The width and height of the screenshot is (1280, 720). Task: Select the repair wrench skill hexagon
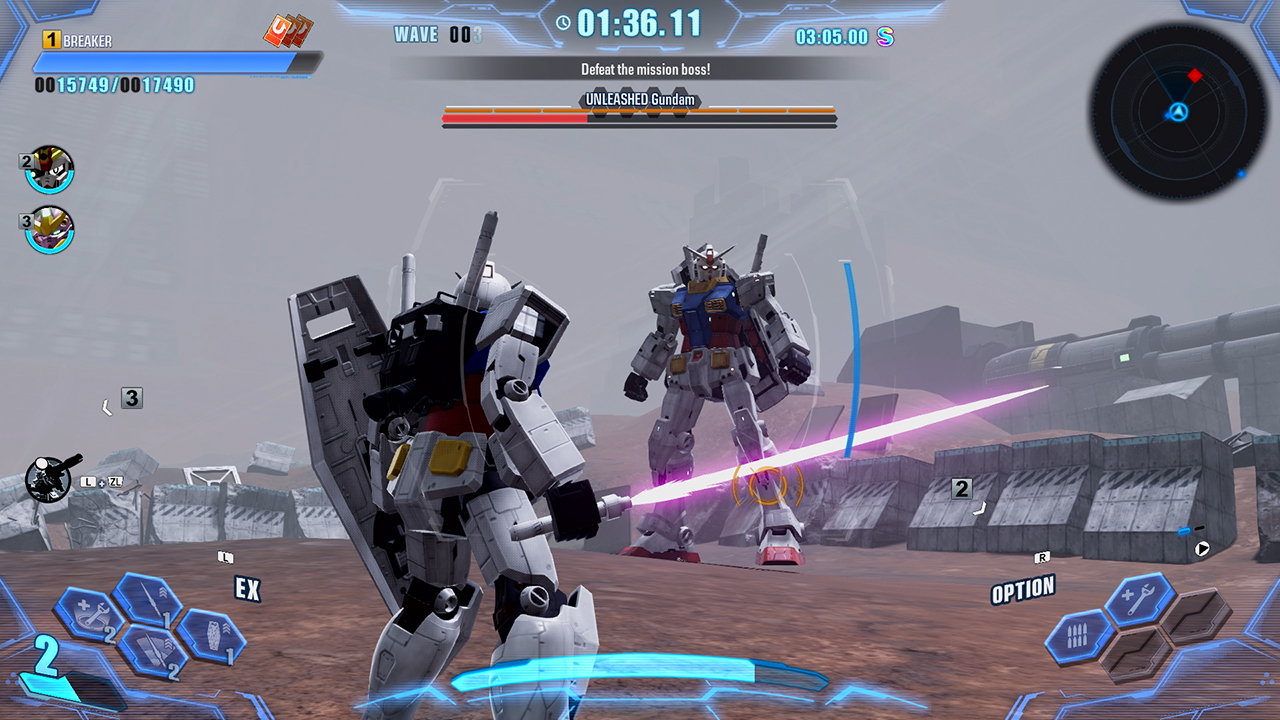(x=91, y=616)
